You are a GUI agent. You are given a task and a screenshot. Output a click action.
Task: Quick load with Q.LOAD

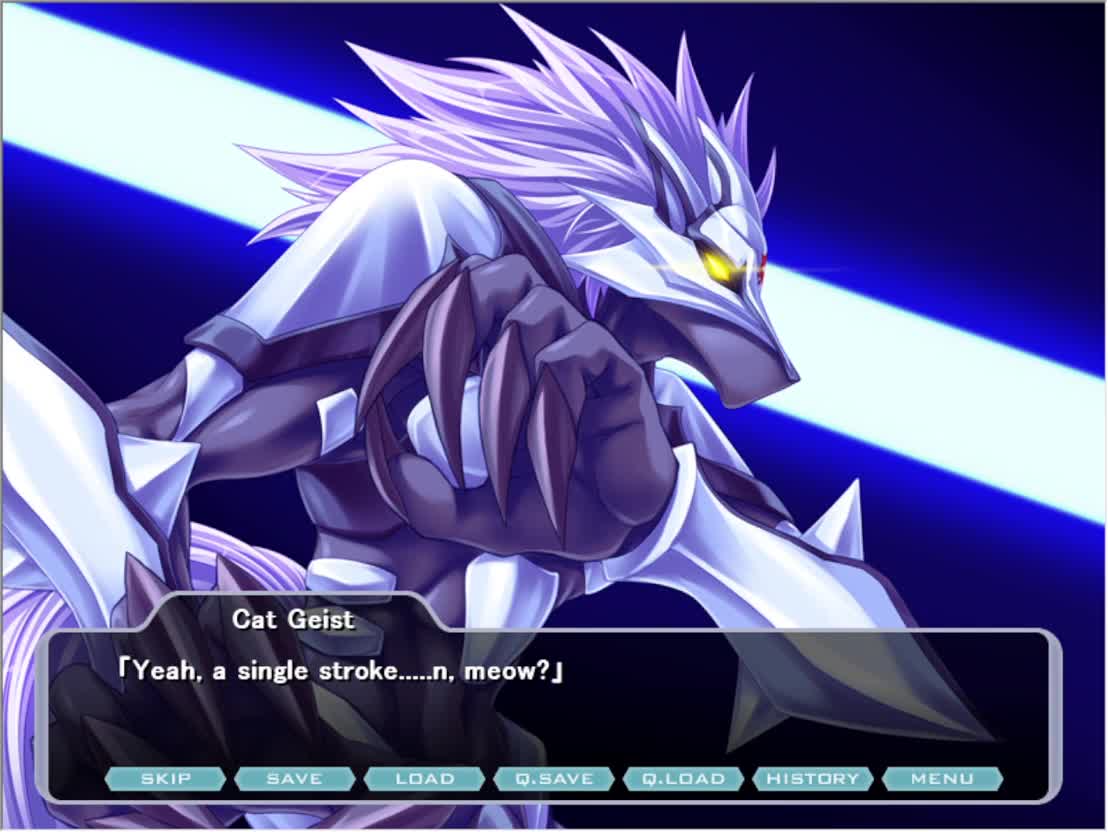(x=683, y=779)
